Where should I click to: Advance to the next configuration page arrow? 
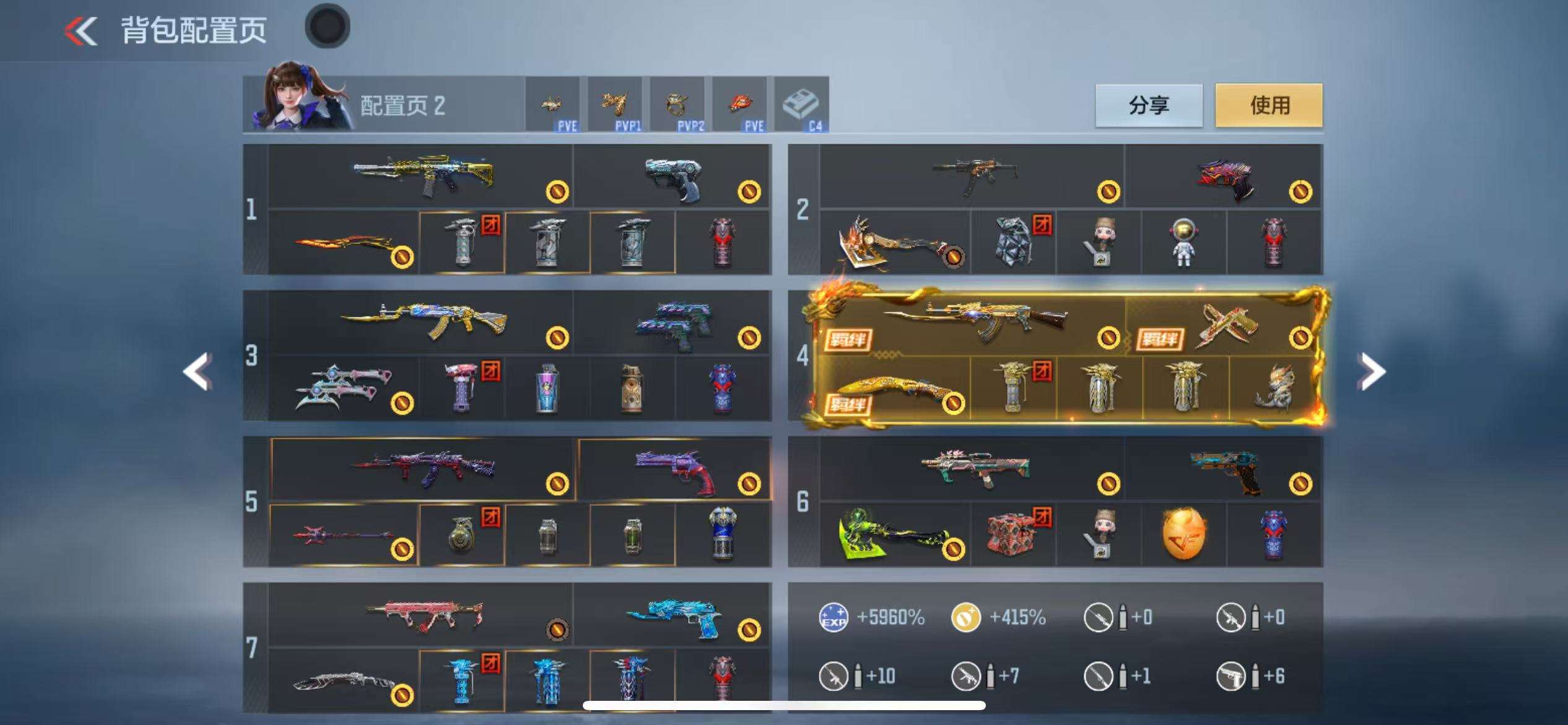pos(1371,371)
